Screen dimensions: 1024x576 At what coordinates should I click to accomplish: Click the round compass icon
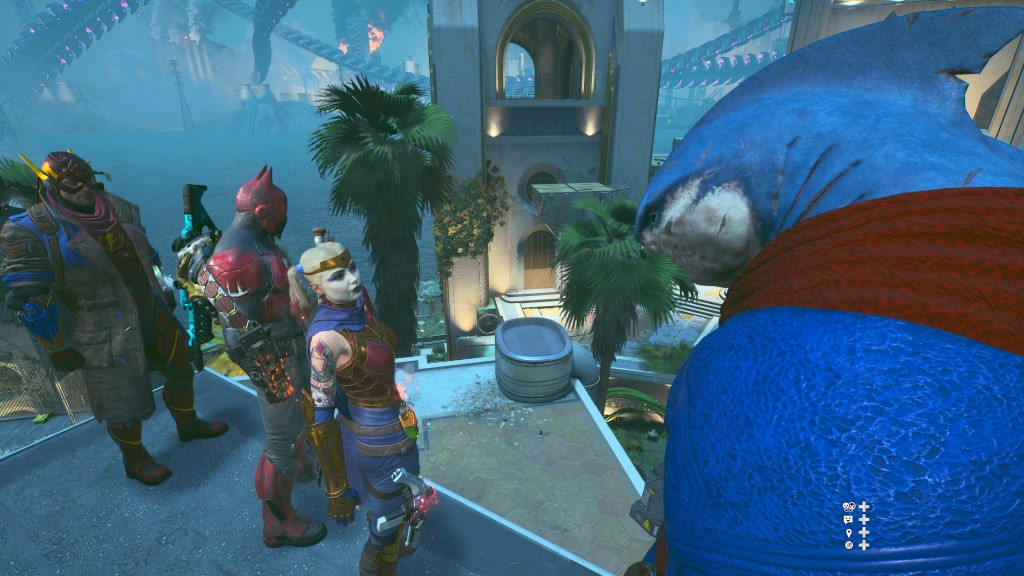849,545
